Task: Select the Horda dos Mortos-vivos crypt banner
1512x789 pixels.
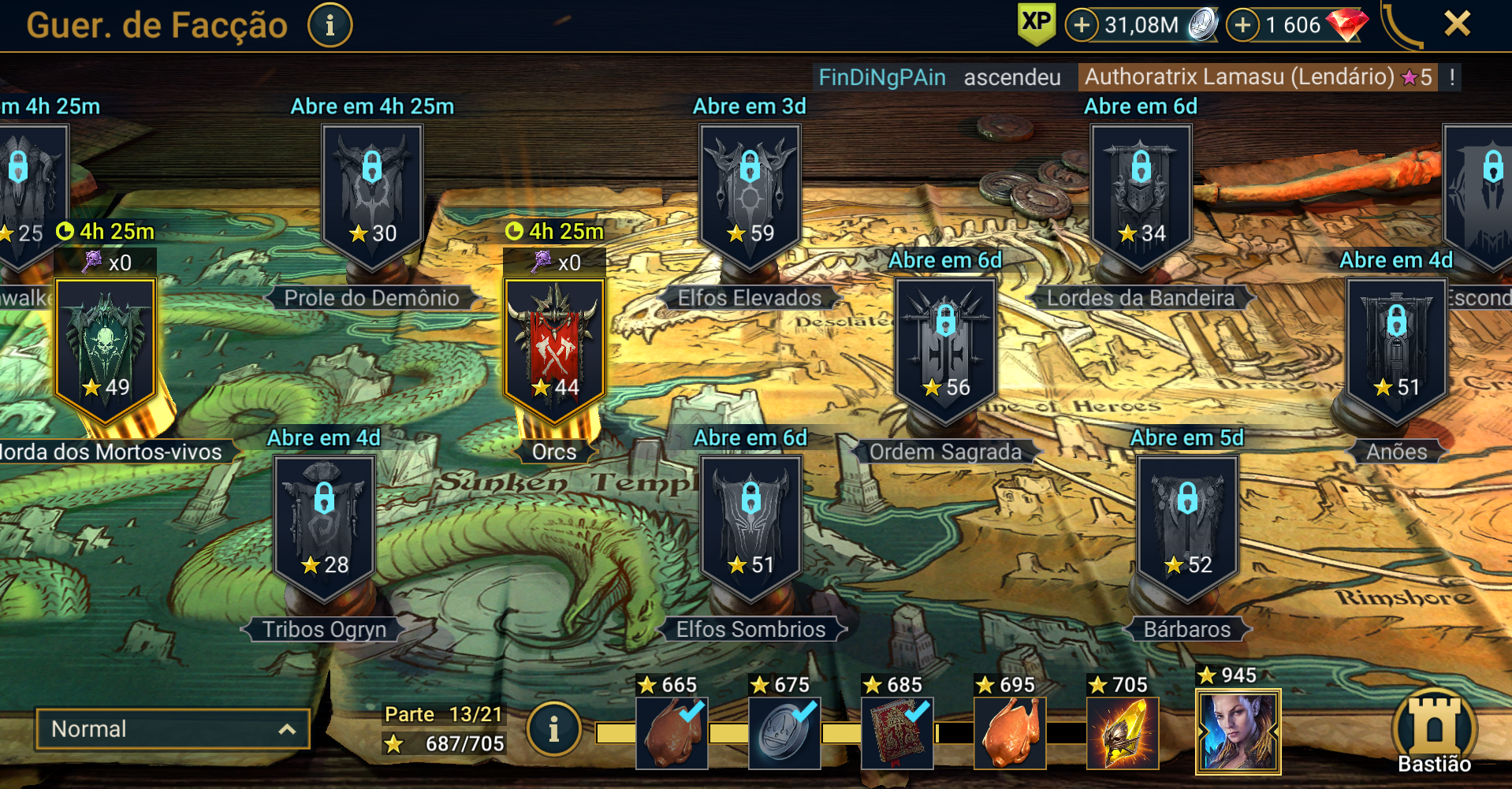Action: [x=105, y=347]
